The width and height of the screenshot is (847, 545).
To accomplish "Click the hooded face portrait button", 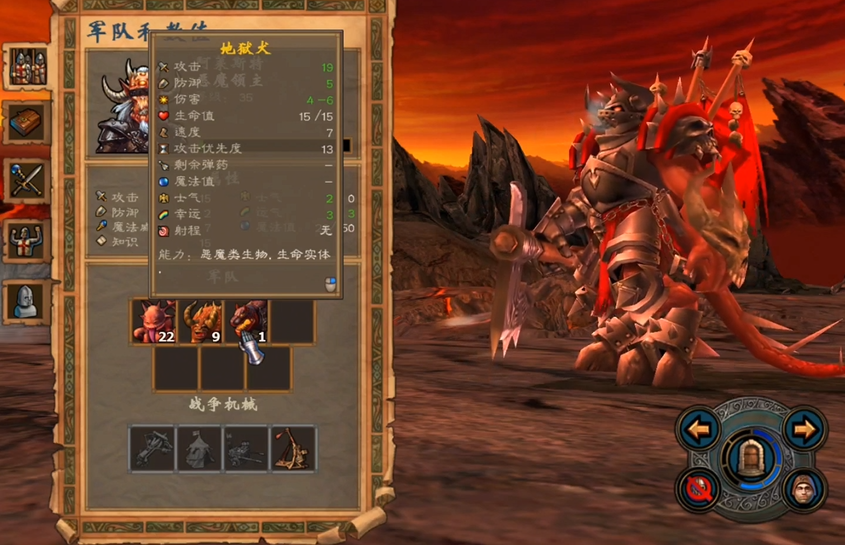I will pyautogui.click(x=802, y=490).
